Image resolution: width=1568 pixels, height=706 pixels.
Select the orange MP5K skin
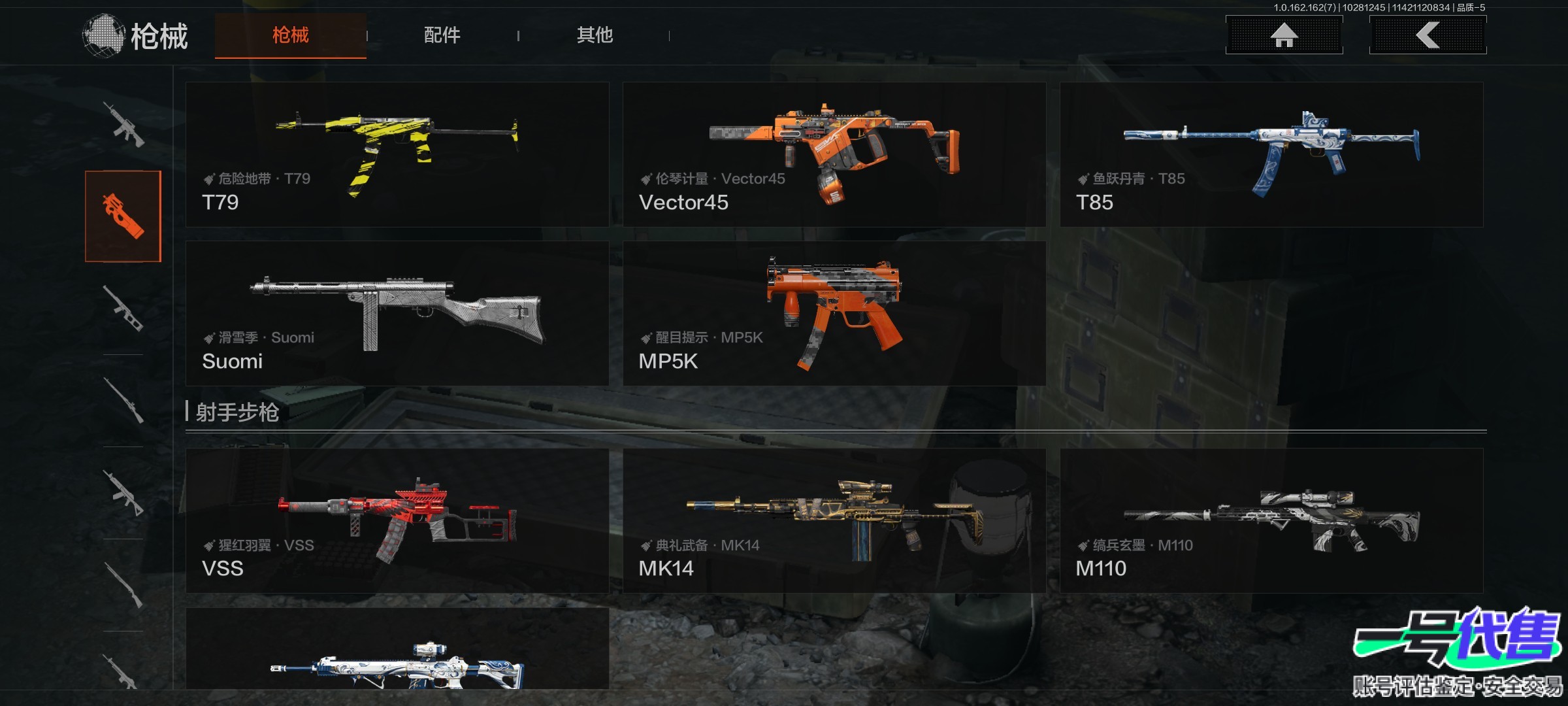pos(834,313)
